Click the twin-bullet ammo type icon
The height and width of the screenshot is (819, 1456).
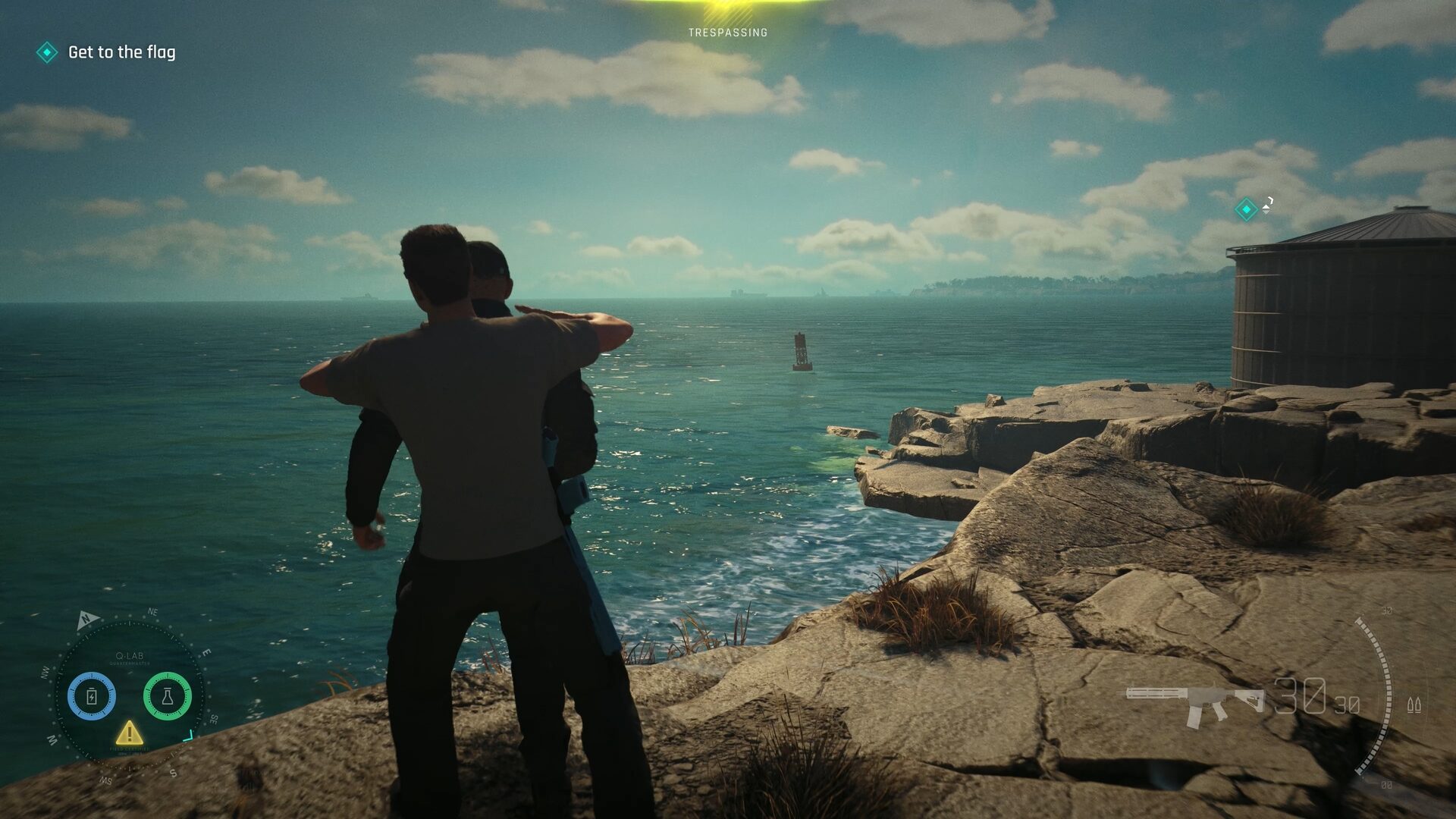(1414, 704)
